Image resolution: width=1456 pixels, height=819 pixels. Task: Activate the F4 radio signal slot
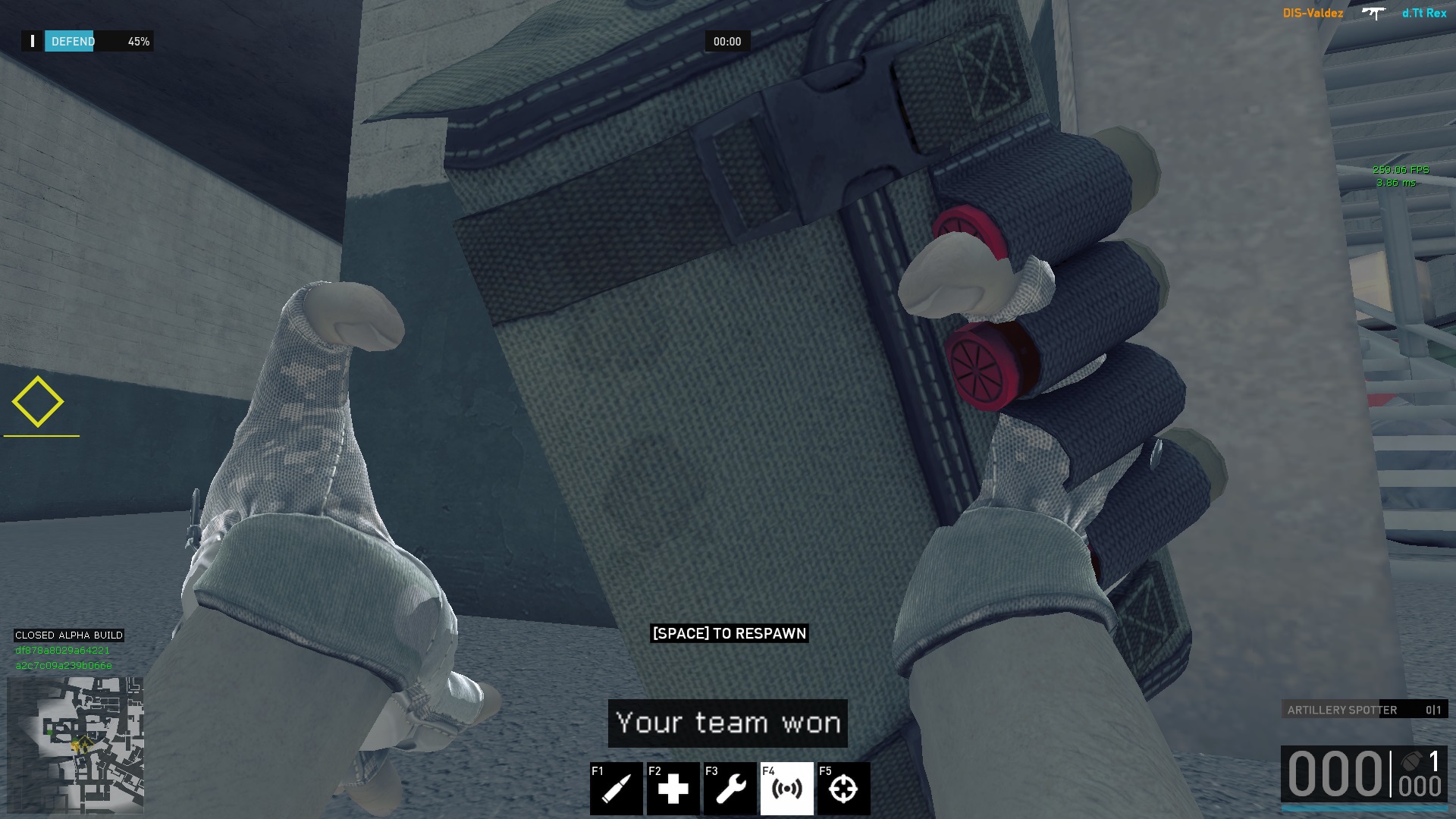pos(786,789)
